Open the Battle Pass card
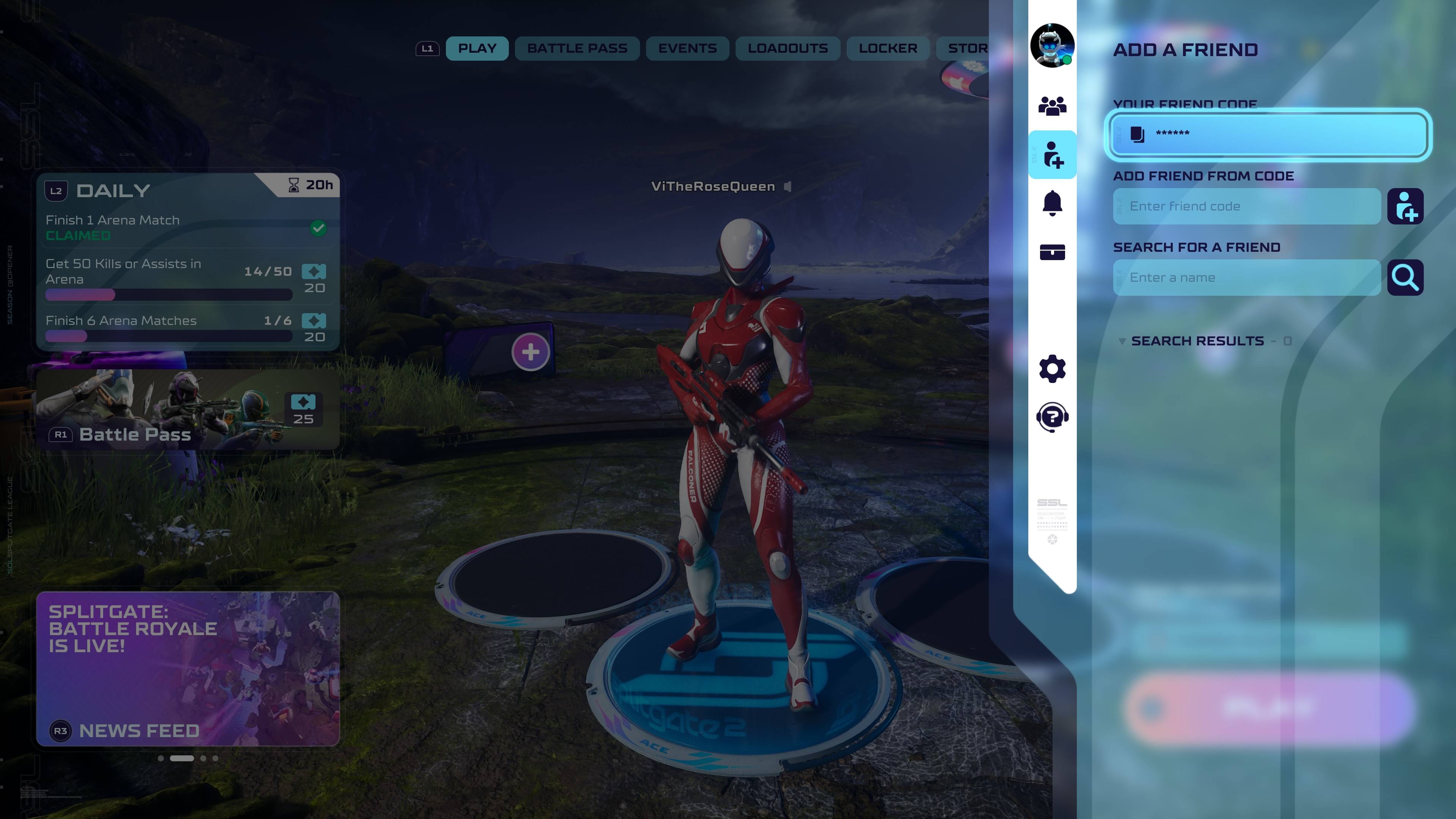1456x819 pixels. (188, 409)
